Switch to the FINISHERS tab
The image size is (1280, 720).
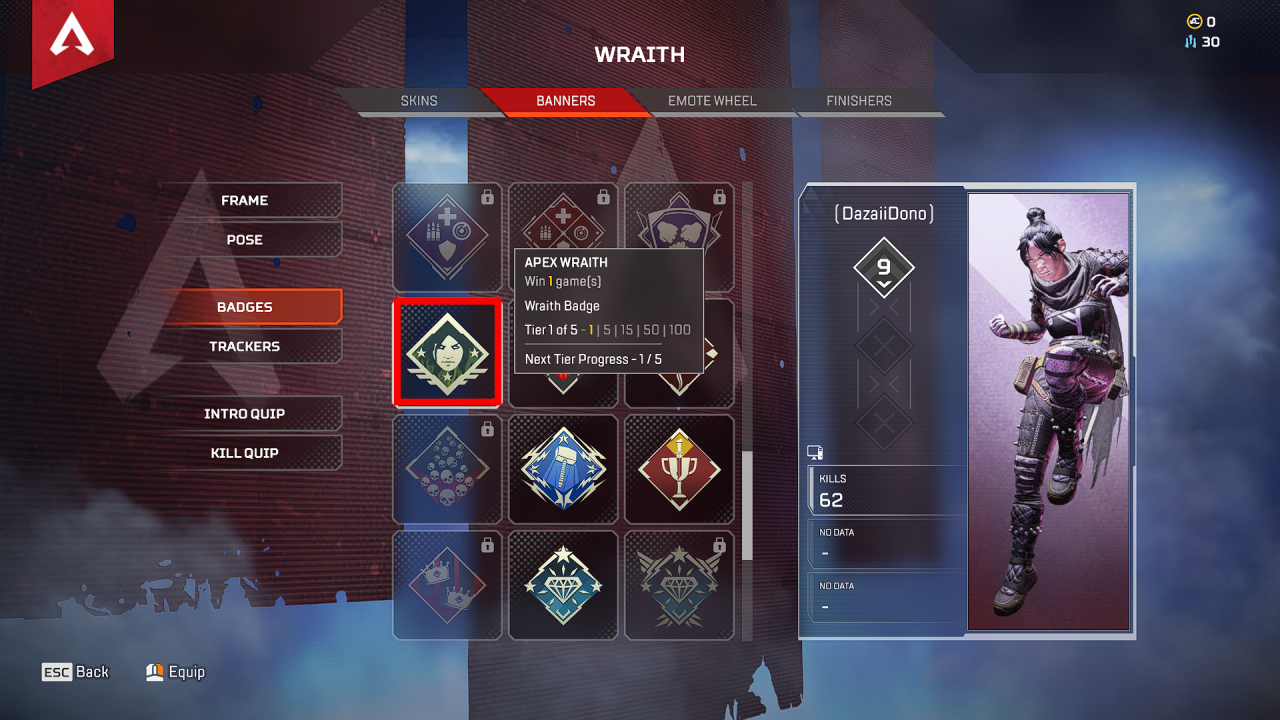coord(858,100)
